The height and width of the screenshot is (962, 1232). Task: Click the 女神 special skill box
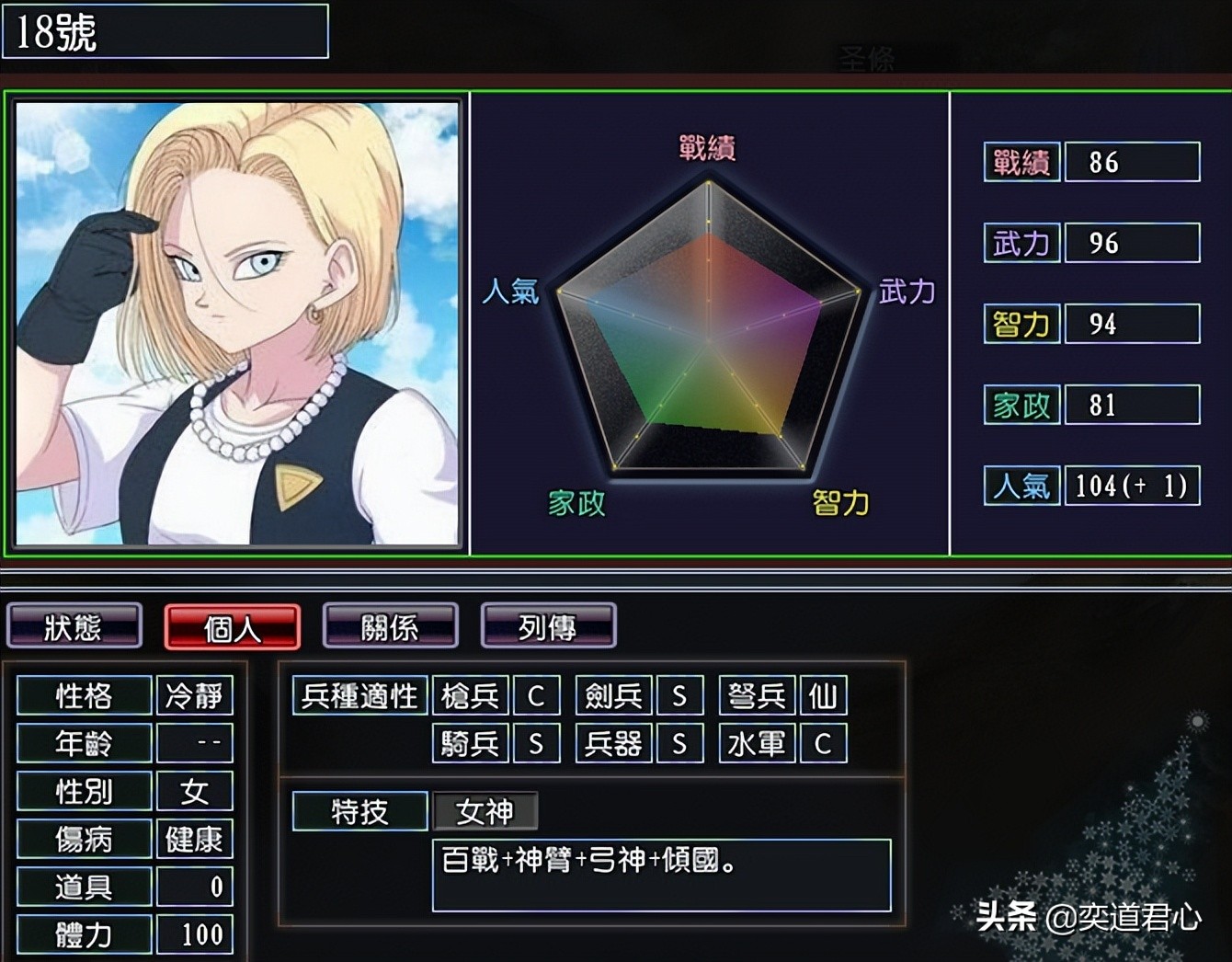tap(485, 811)
